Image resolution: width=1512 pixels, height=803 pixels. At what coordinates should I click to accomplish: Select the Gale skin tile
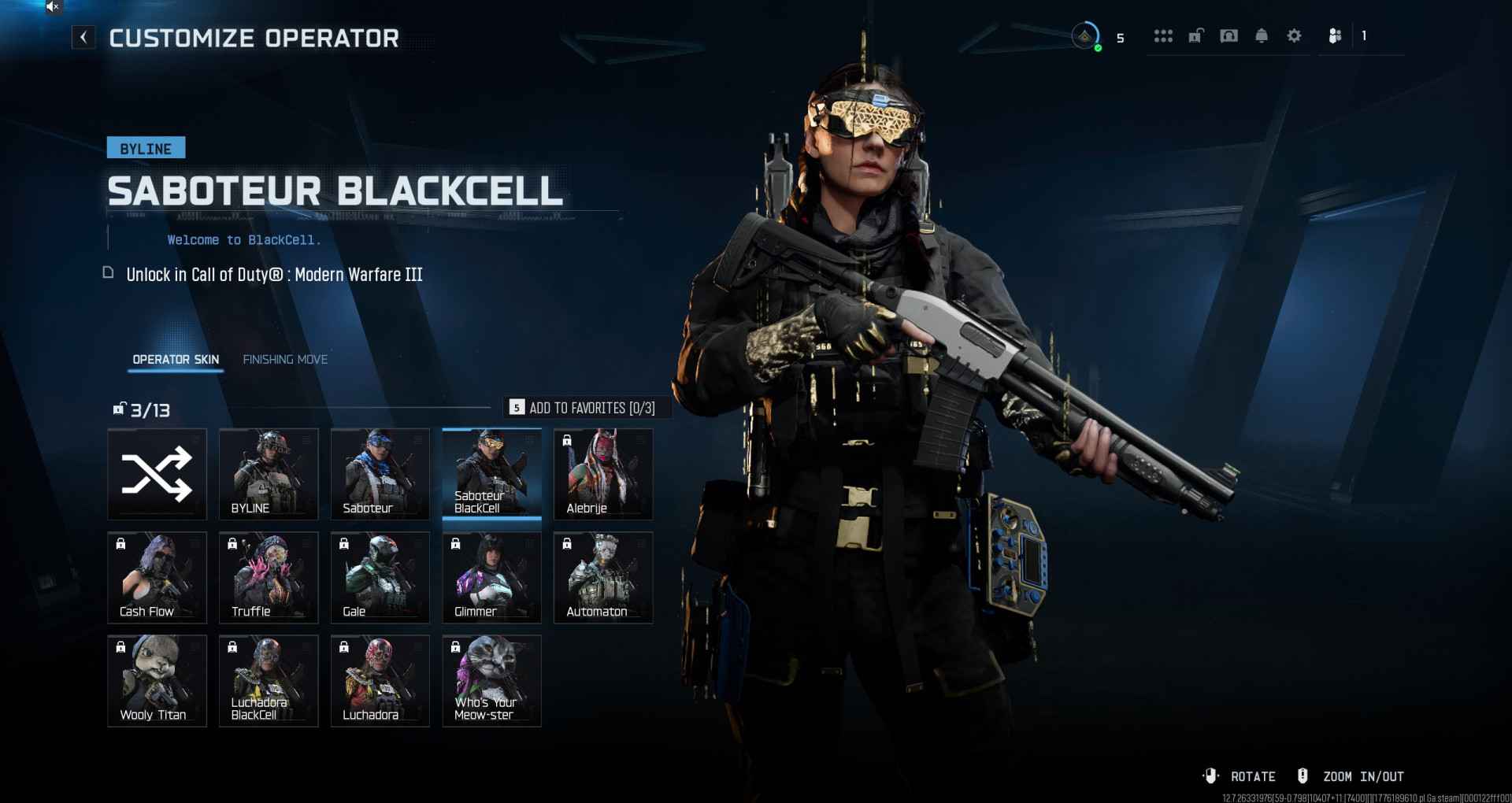coord(380,578)
